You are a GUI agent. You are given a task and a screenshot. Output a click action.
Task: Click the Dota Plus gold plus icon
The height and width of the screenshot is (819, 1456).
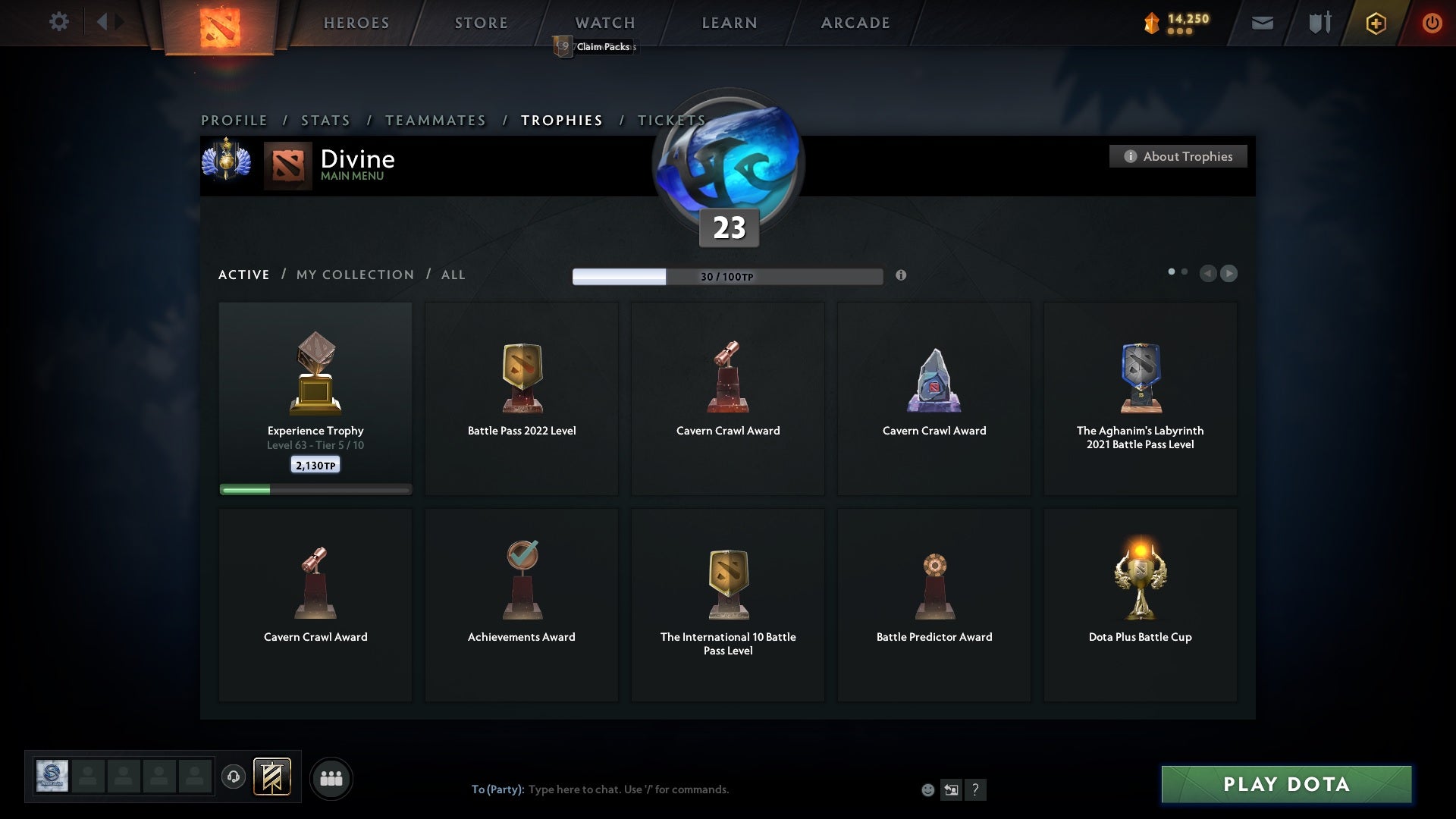point(1375,23)
